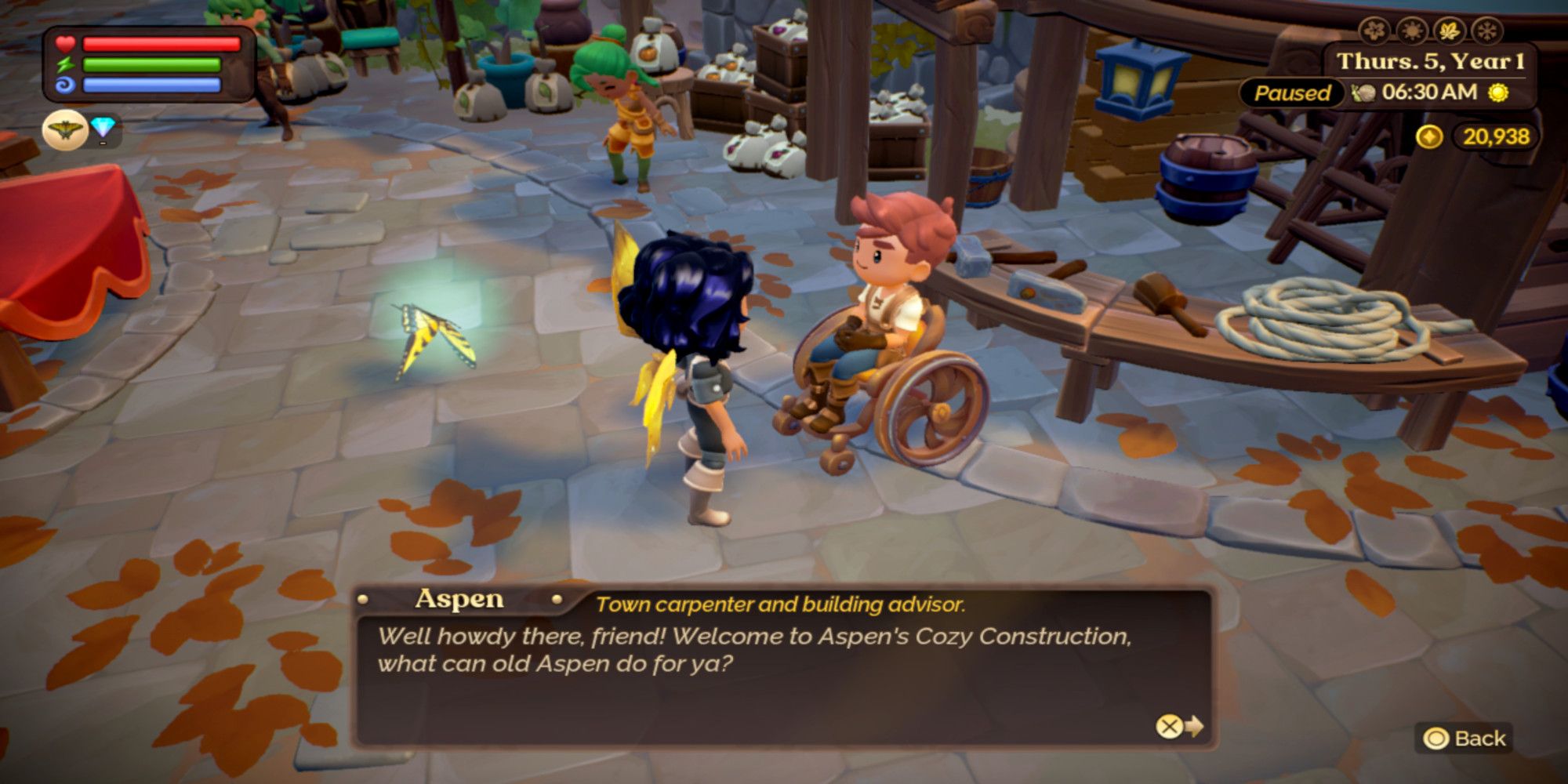Select the spring flower season icon

pyautogui.click(x=1374, y=31)
